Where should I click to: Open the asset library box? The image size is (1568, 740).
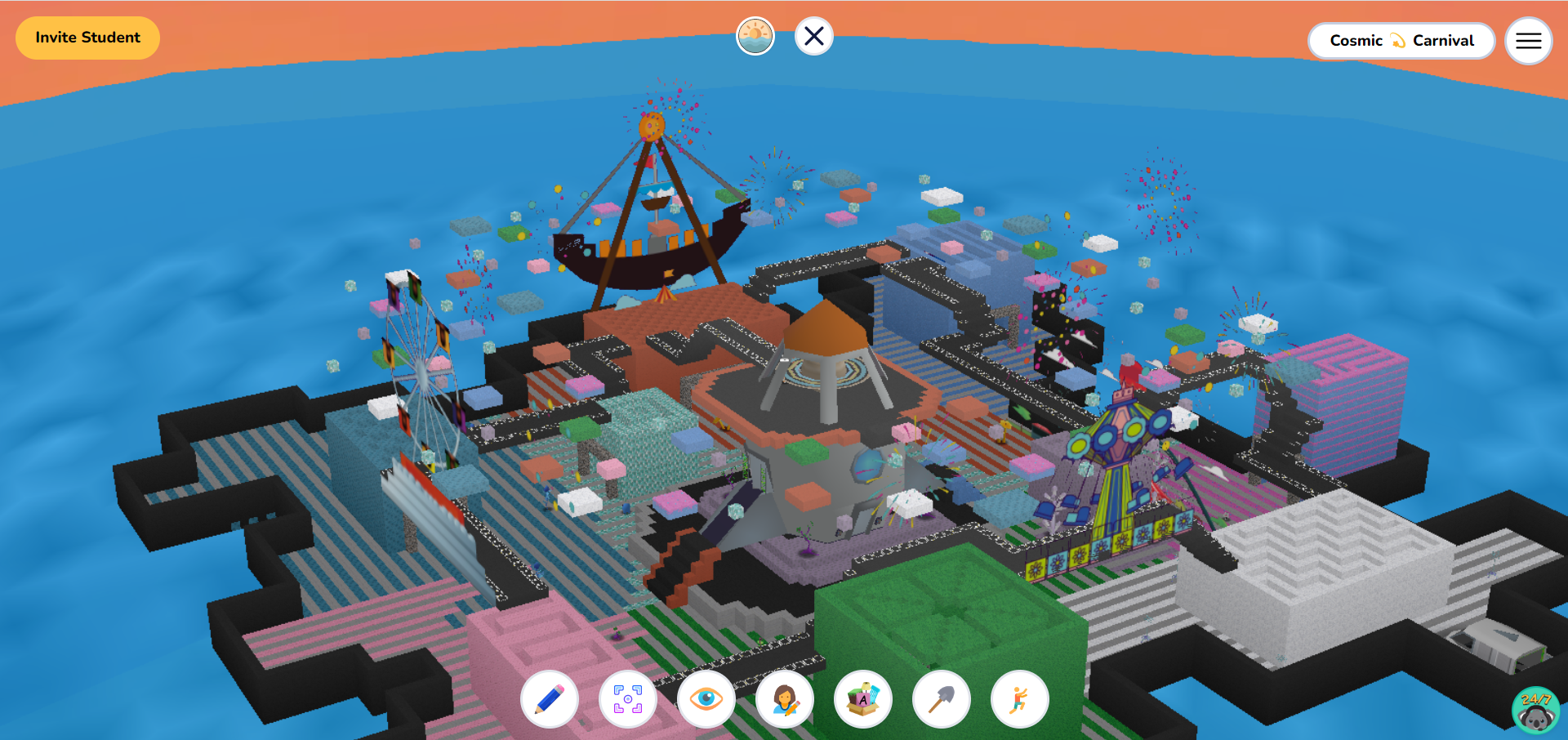click(862, 699)
